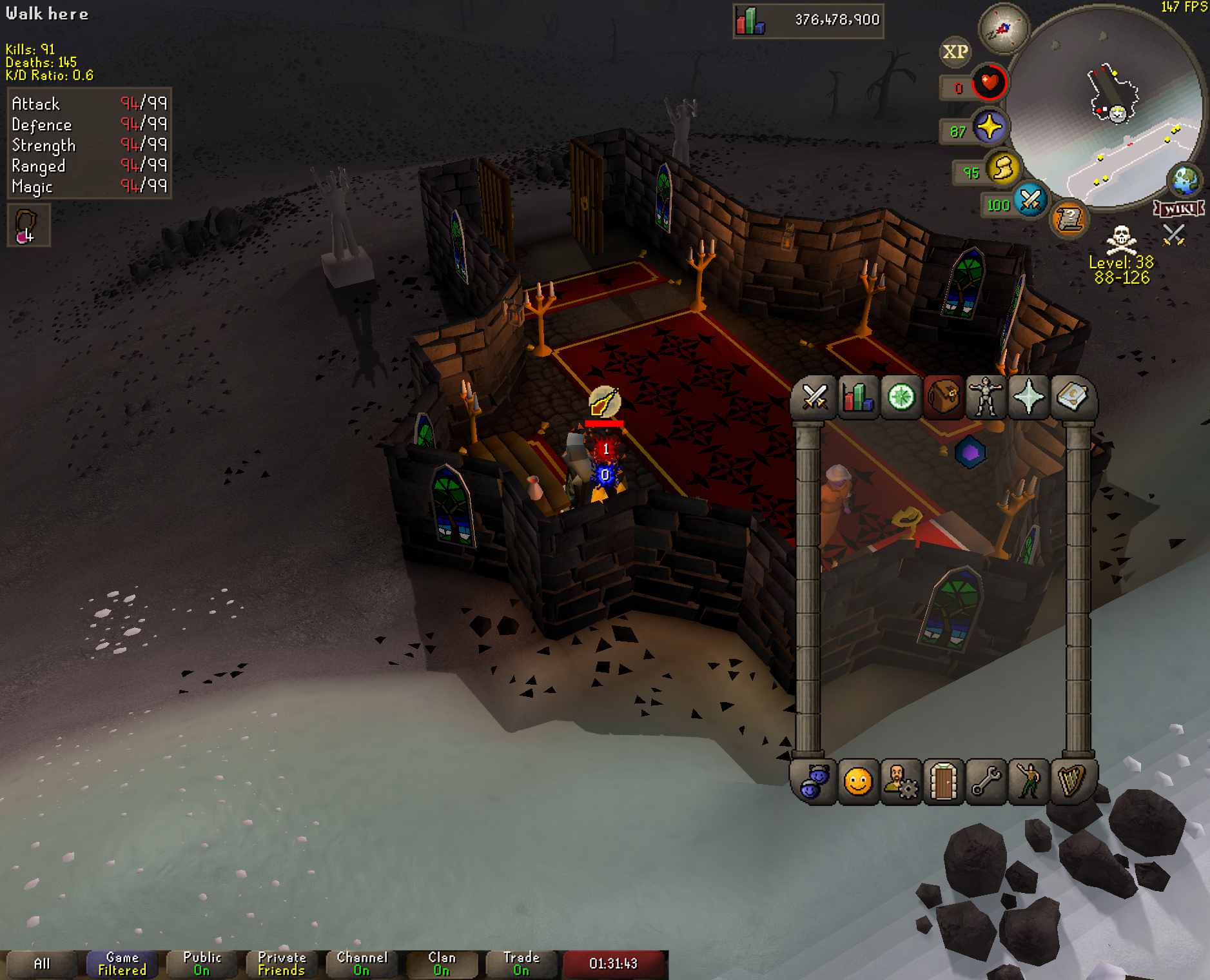Open the Prayer tab

1028,397
